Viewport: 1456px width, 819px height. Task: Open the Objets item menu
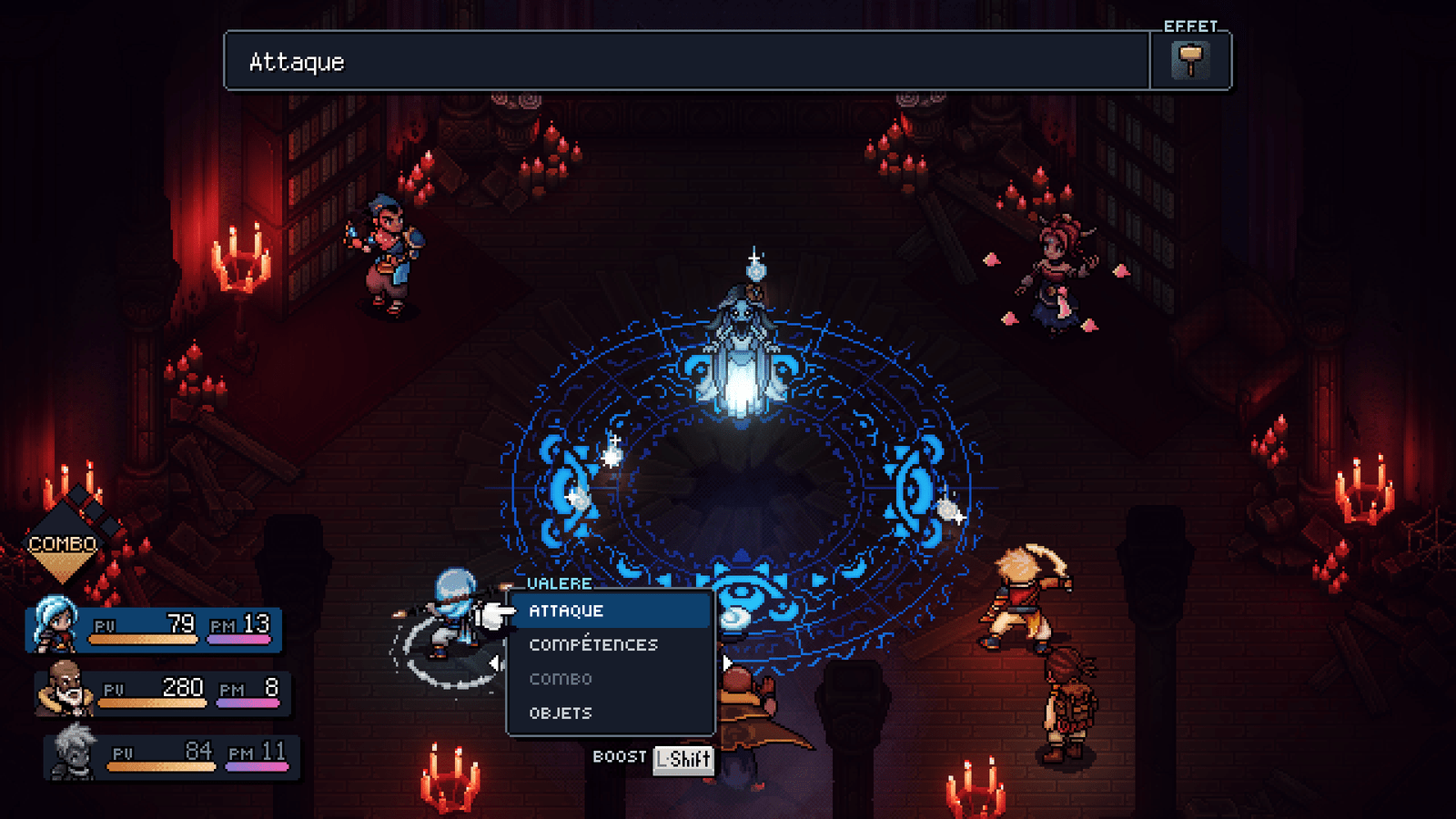(561, 713)
